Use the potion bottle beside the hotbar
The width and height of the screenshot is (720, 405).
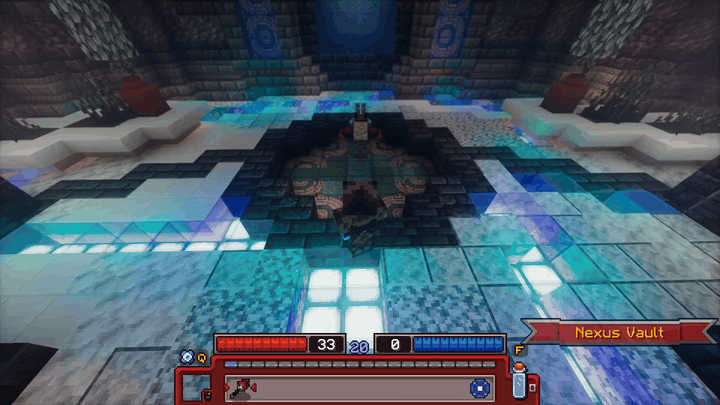click(x=520, y=380)
